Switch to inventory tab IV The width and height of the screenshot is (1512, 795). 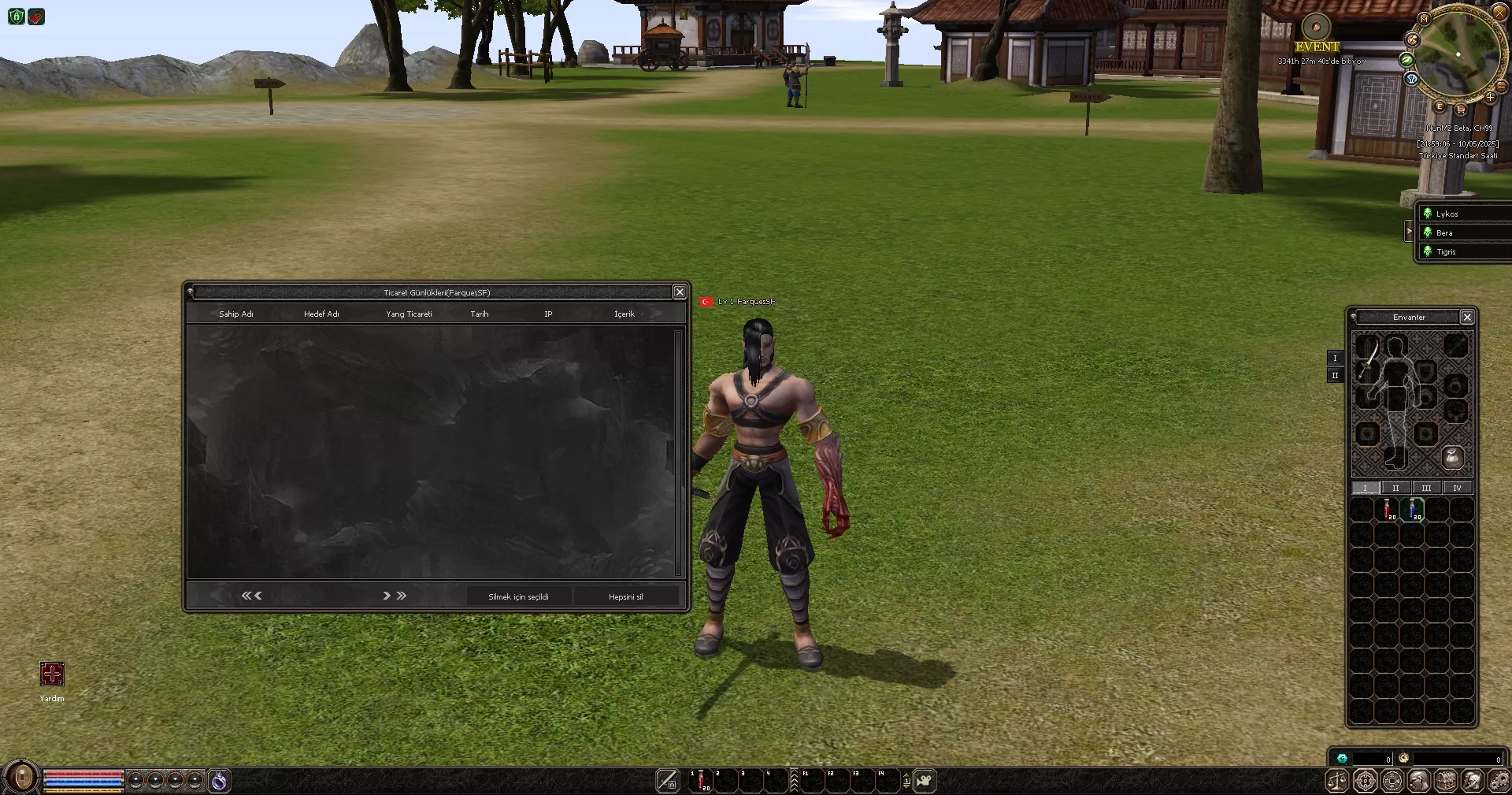tap(1456, 488)
